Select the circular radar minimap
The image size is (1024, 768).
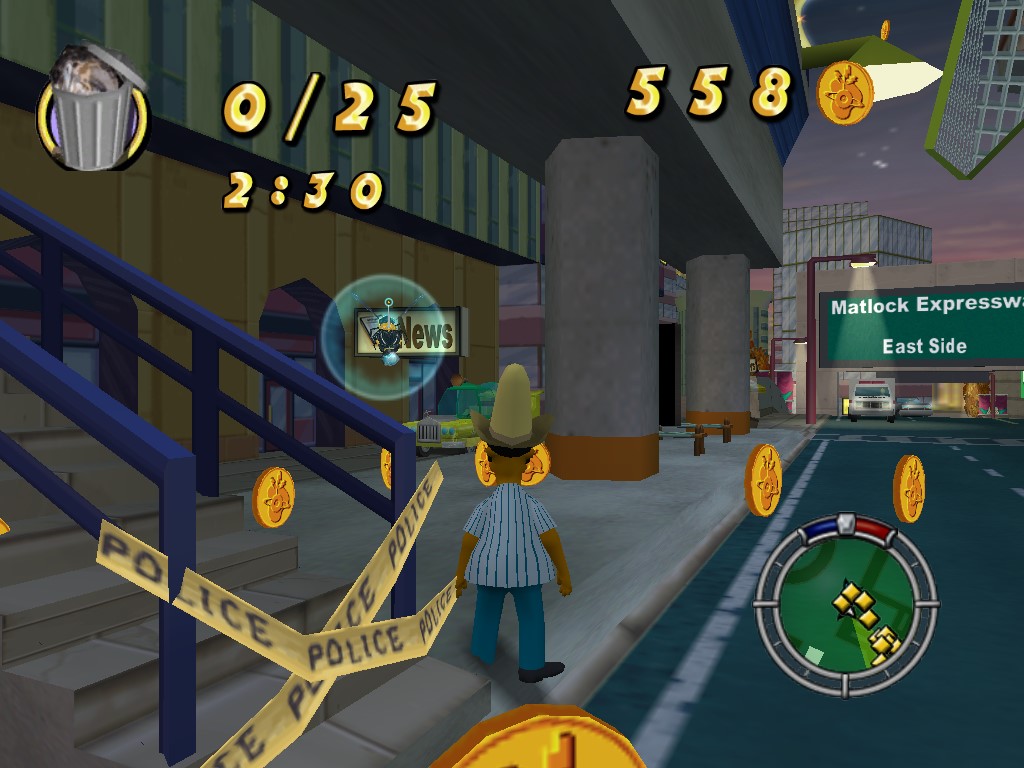tap(845, 608)
